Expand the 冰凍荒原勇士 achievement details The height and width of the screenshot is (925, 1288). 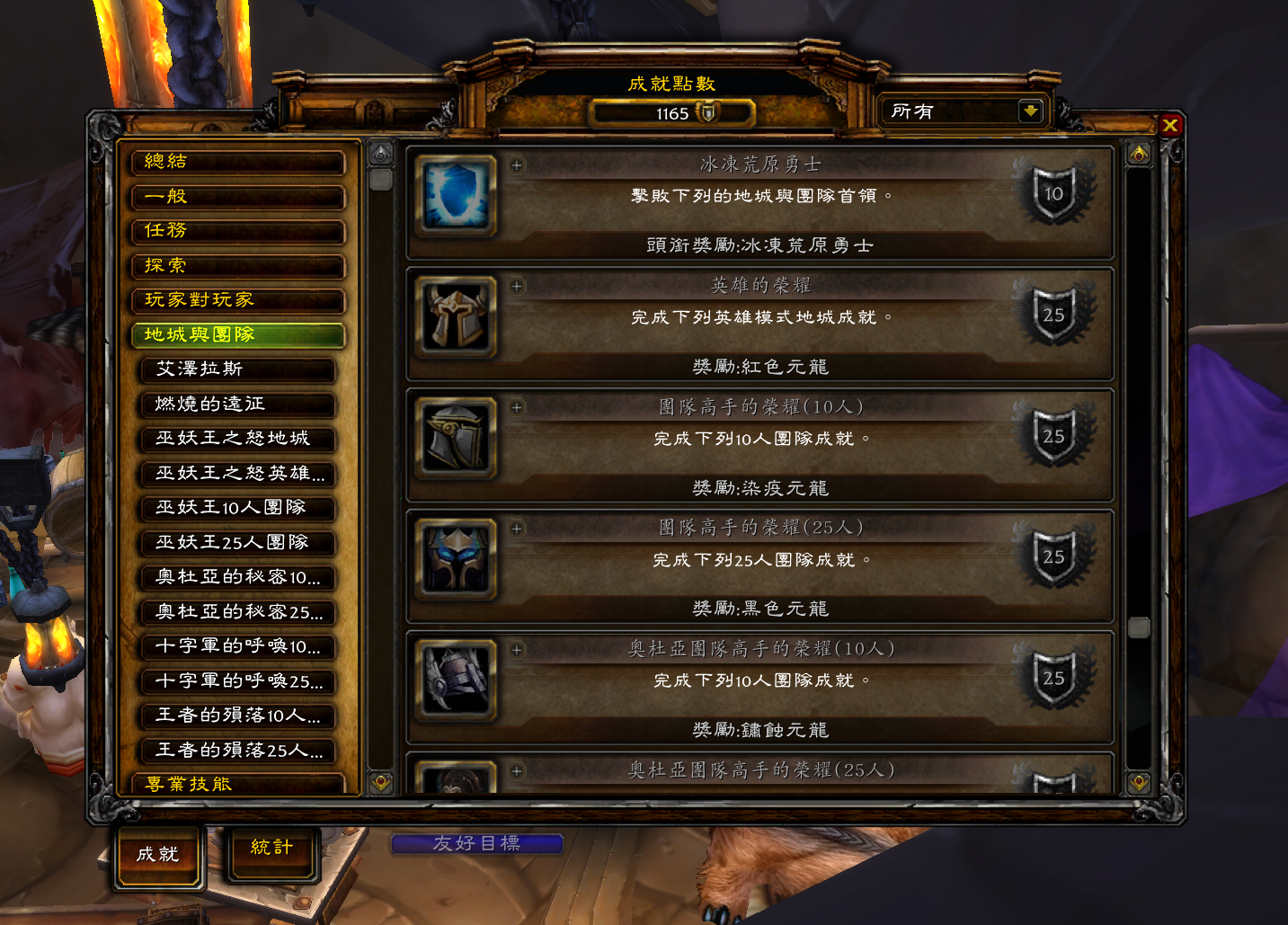(517, 166)
